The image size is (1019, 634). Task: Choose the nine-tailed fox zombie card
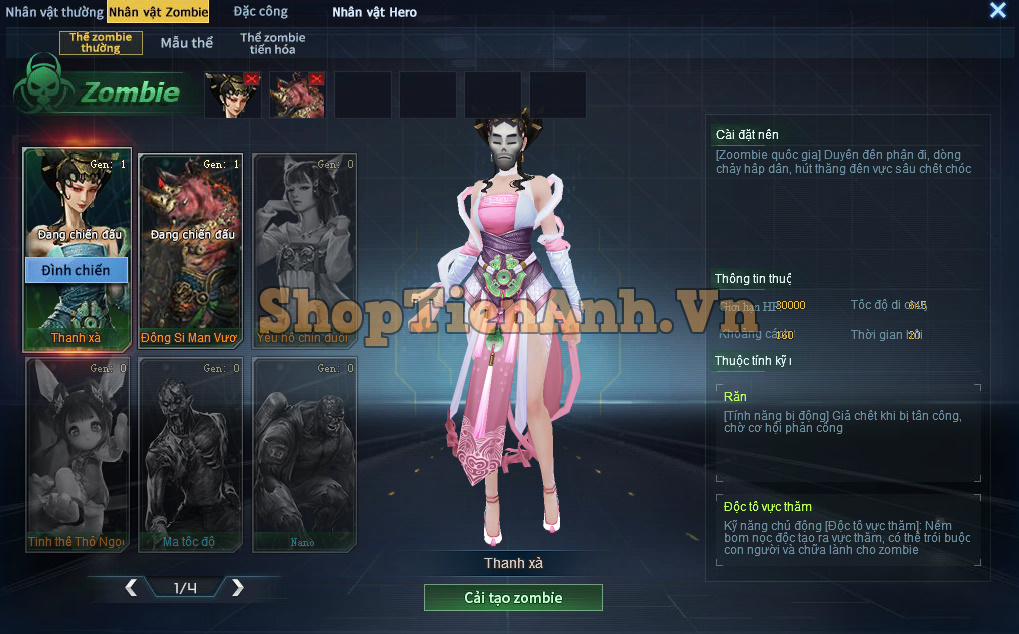(304, 250)
